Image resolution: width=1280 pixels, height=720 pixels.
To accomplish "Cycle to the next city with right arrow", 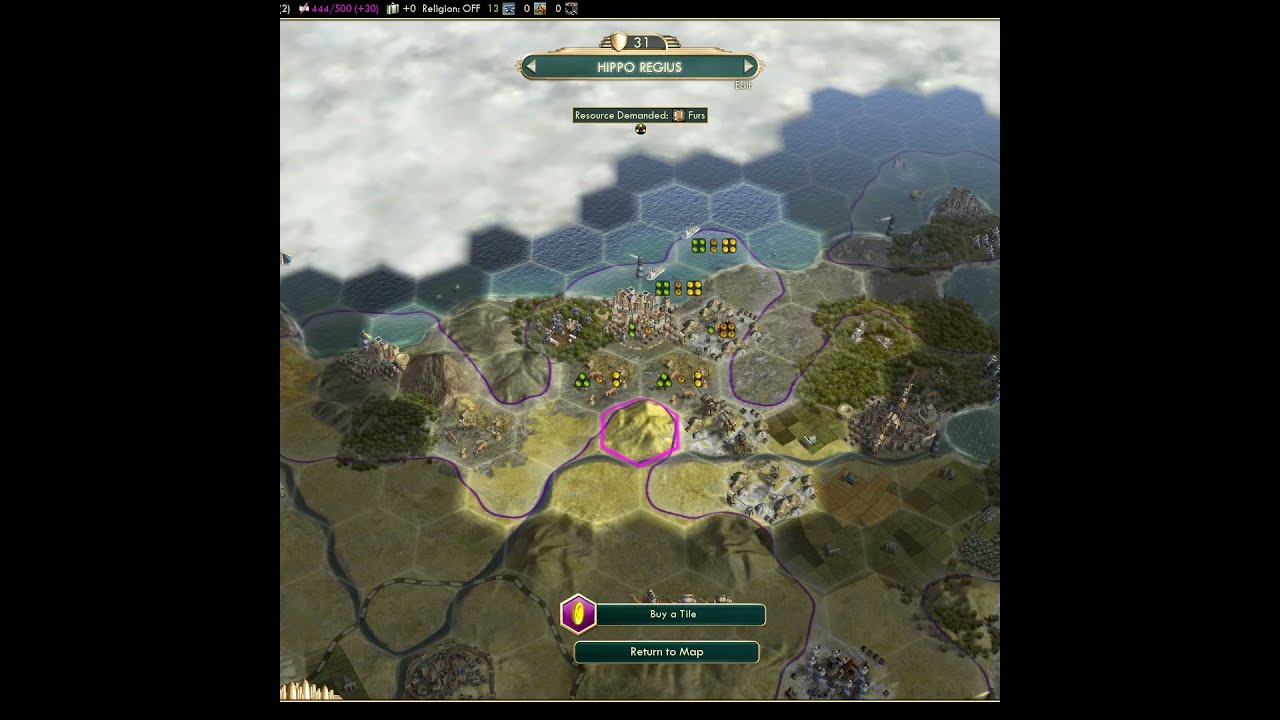I will (x=748, y=67).
